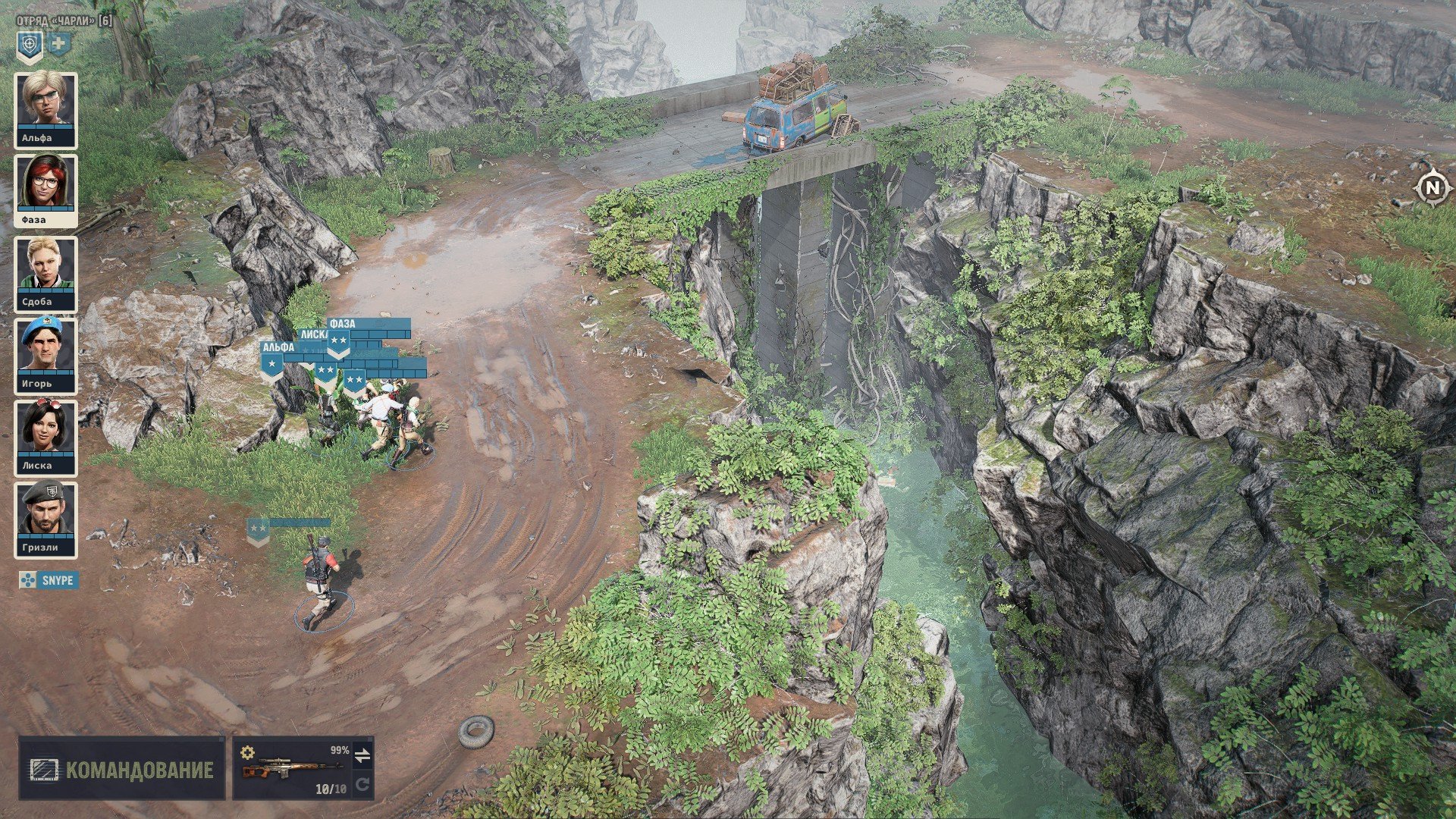Switch to the Лиска mercenary portrait

45,437
